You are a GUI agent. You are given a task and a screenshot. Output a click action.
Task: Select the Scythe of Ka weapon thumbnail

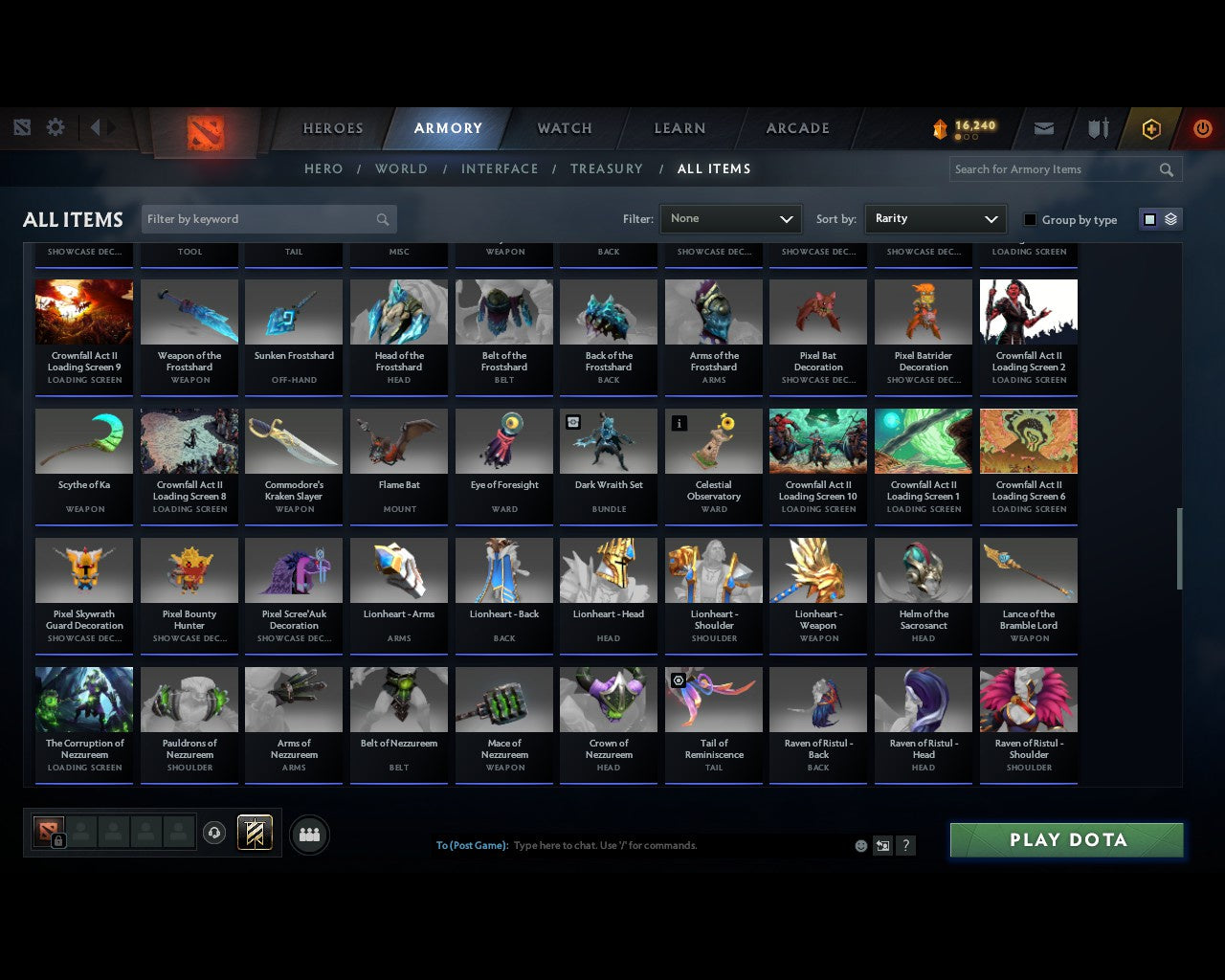[83, 440]
